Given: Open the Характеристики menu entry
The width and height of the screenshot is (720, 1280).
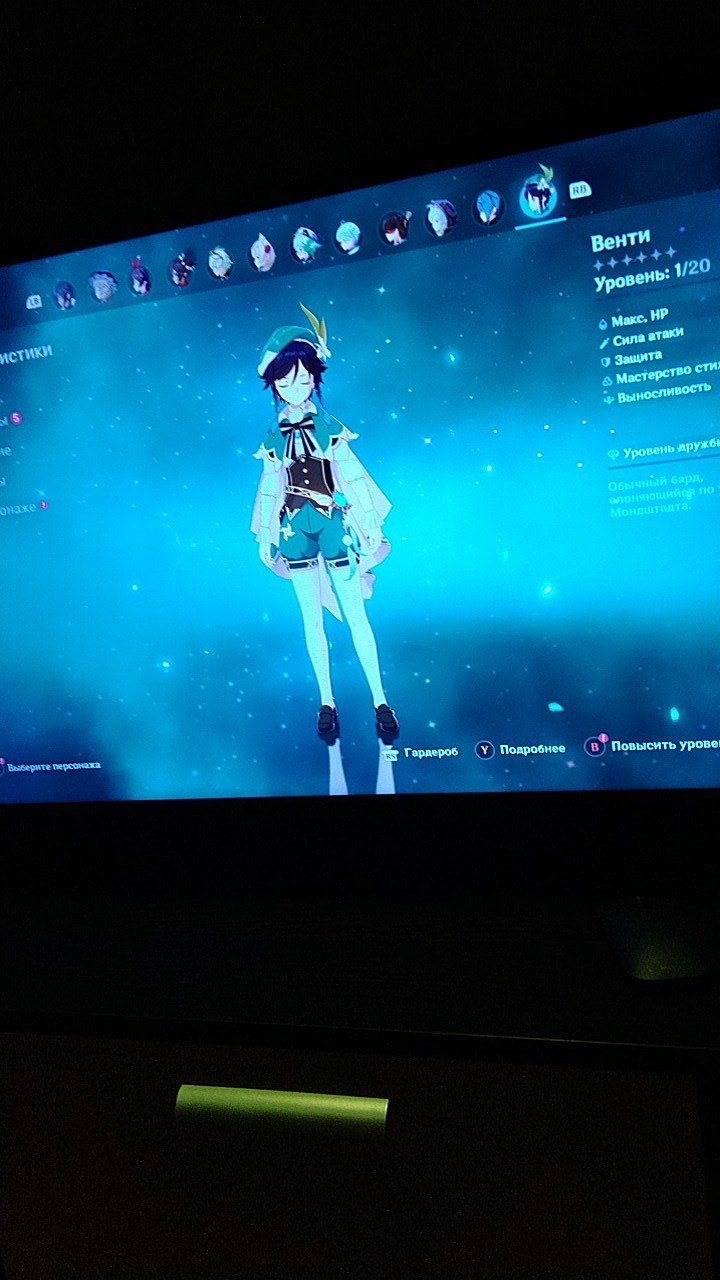Looking at the screenshot, I should click(27, 352).
